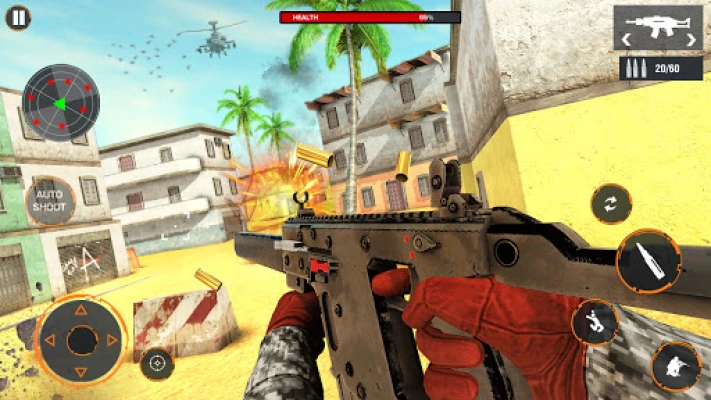
Task: Activate the crouching soldier button
Action: coord(675,365)
